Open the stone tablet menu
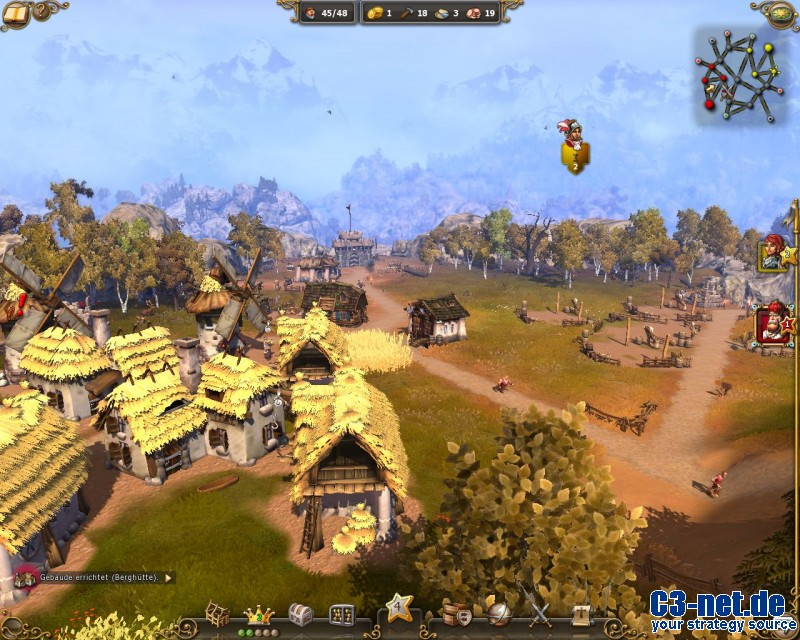800x640 pixels. tap(341, 613)
